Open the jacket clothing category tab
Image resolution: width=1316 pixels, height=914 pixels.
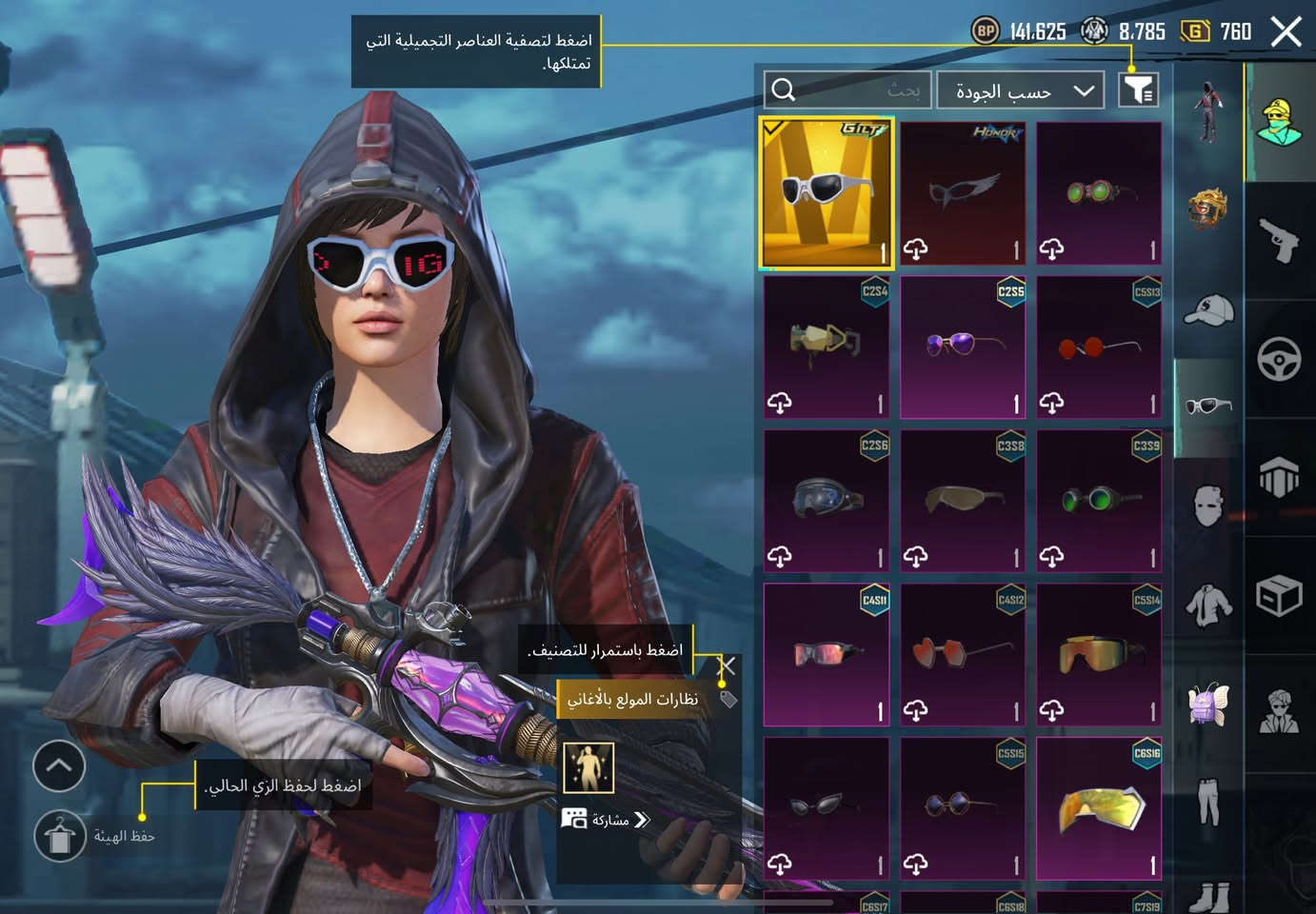pos(1208,604)
